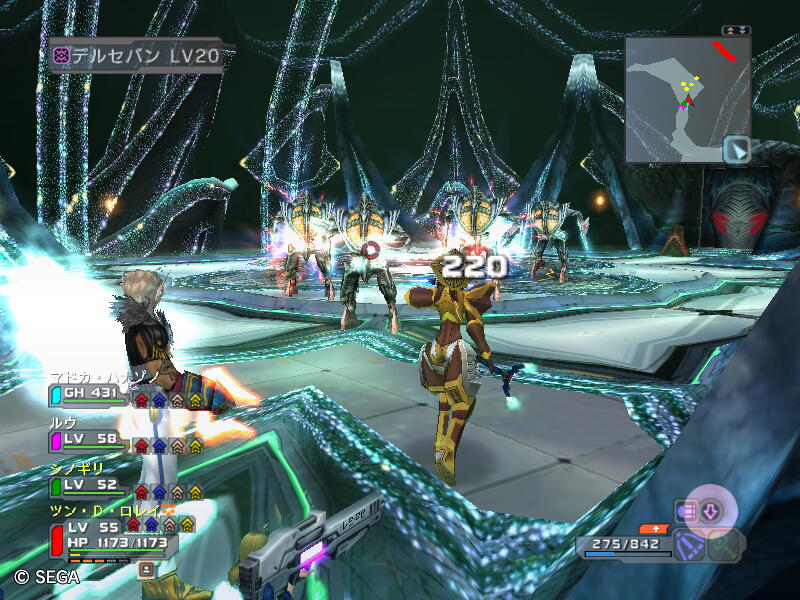Choose party member ルウ LV 58
800x600 pixels.
(90, 440)
